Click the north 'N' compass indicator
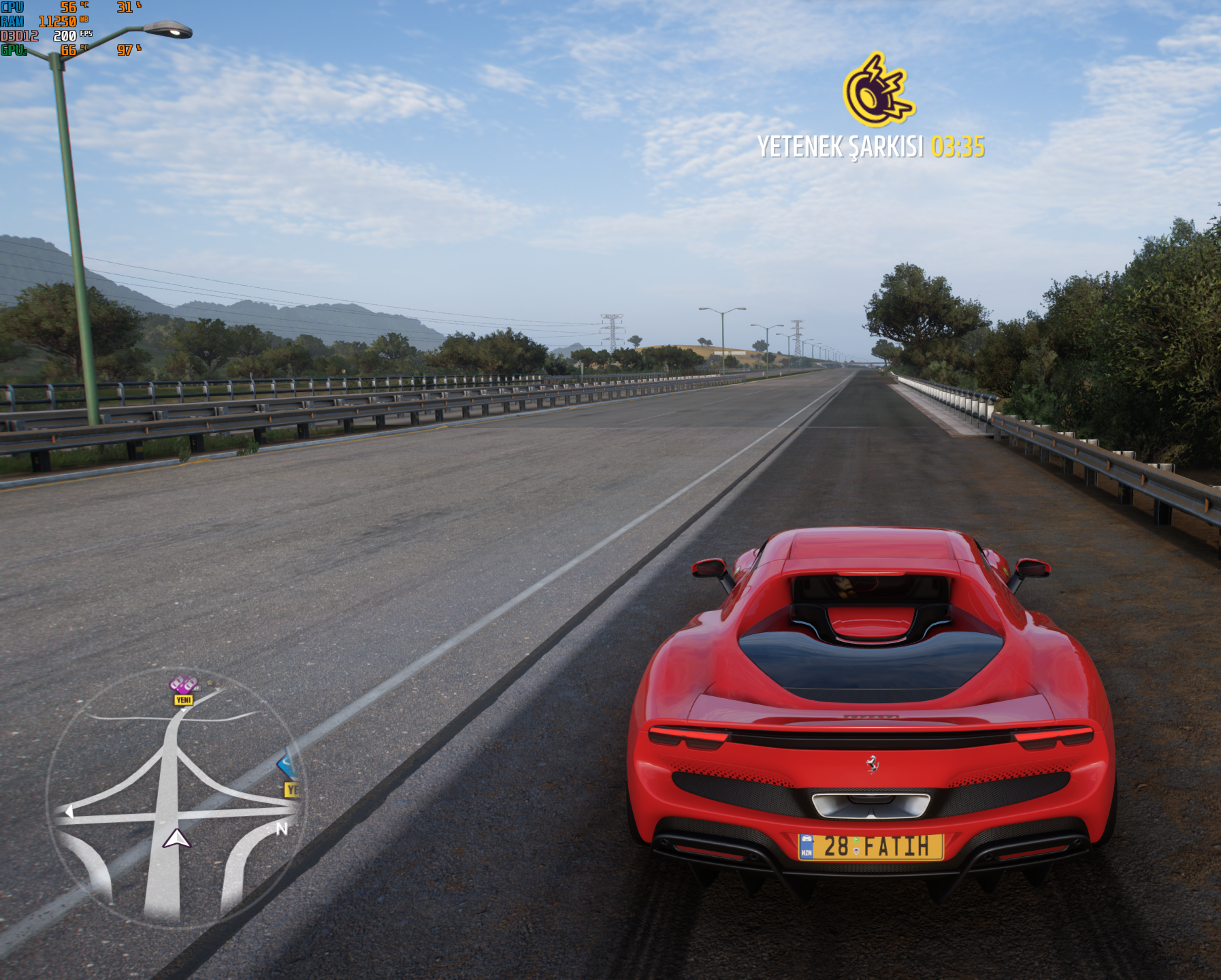 (282, 828)
